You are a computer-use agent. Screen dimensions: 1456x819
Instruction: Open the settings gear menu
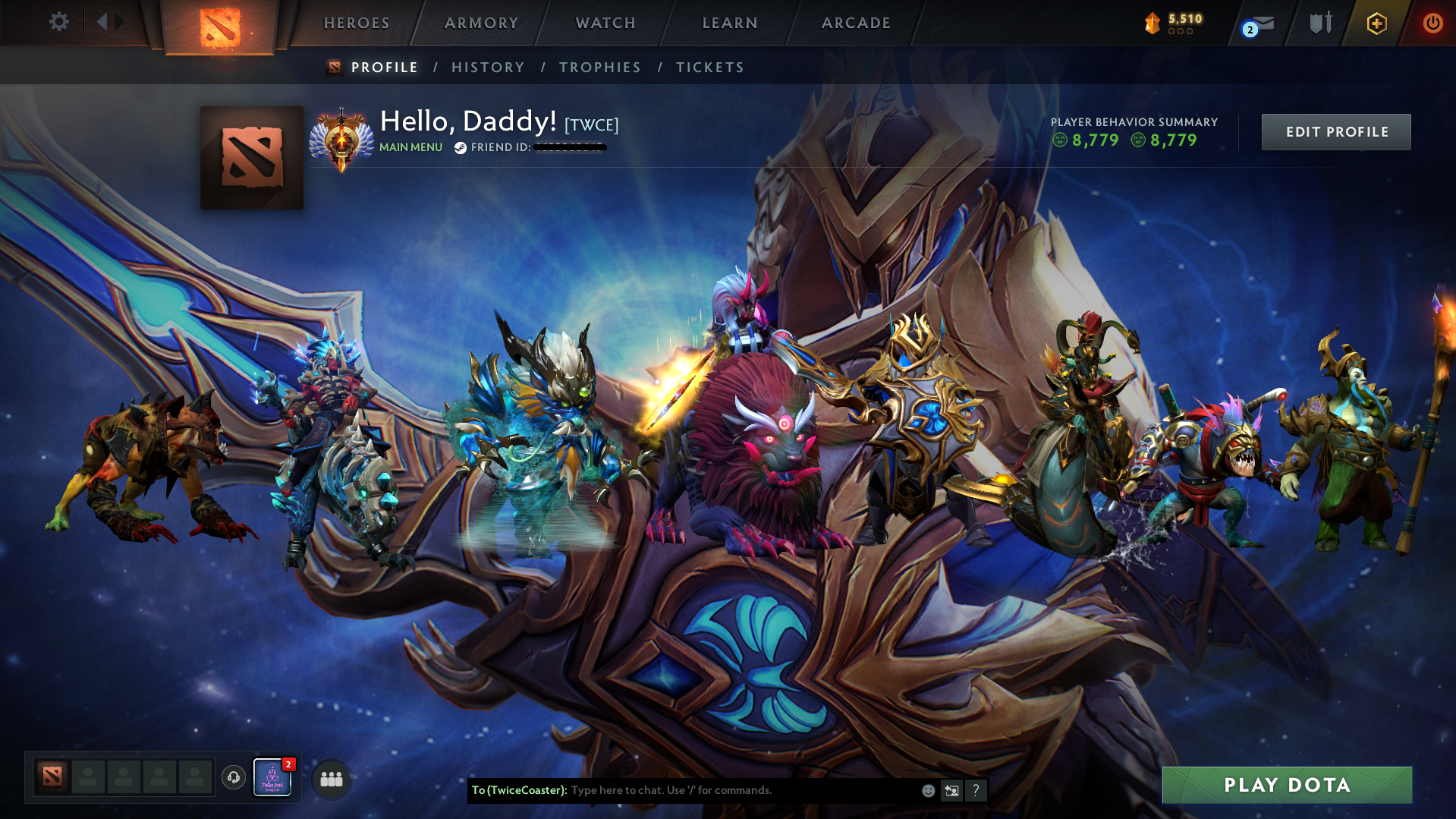coord(59,22)
